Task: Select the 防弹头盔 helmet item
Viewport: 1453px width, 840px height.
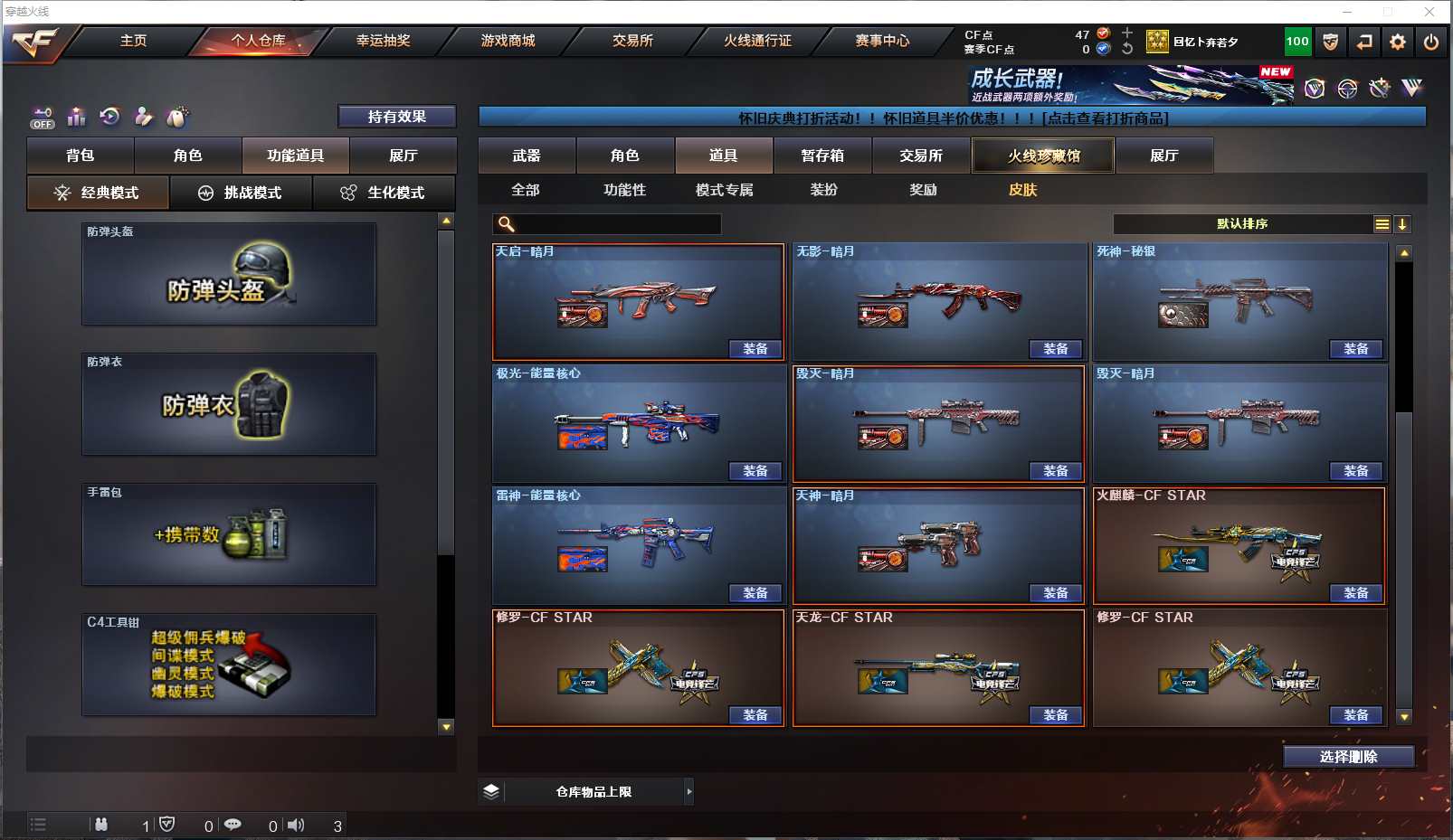Action: tap(229, 274)
